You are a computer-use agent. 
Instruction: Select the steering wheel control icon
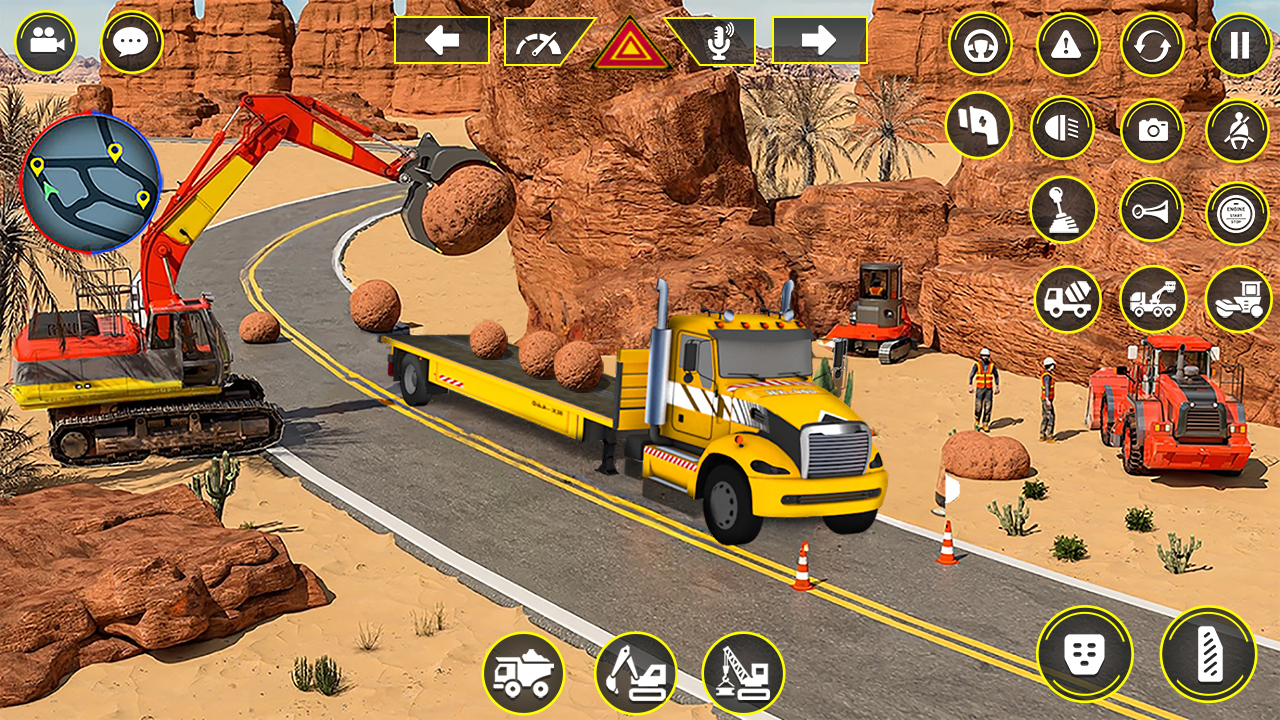(x=980, y=44)
